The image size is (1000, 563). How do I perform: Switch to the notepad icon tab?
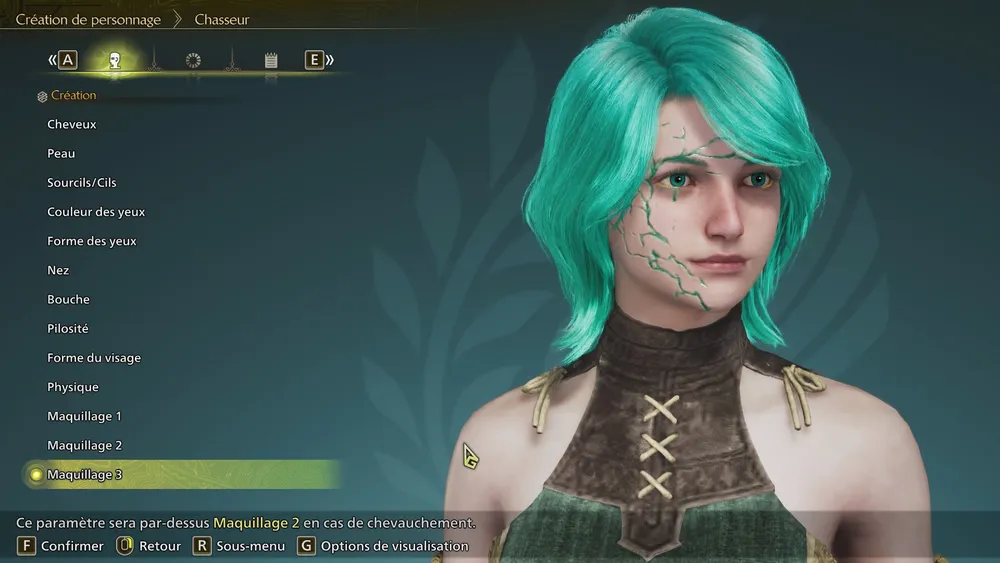click(x=270, y=60)
